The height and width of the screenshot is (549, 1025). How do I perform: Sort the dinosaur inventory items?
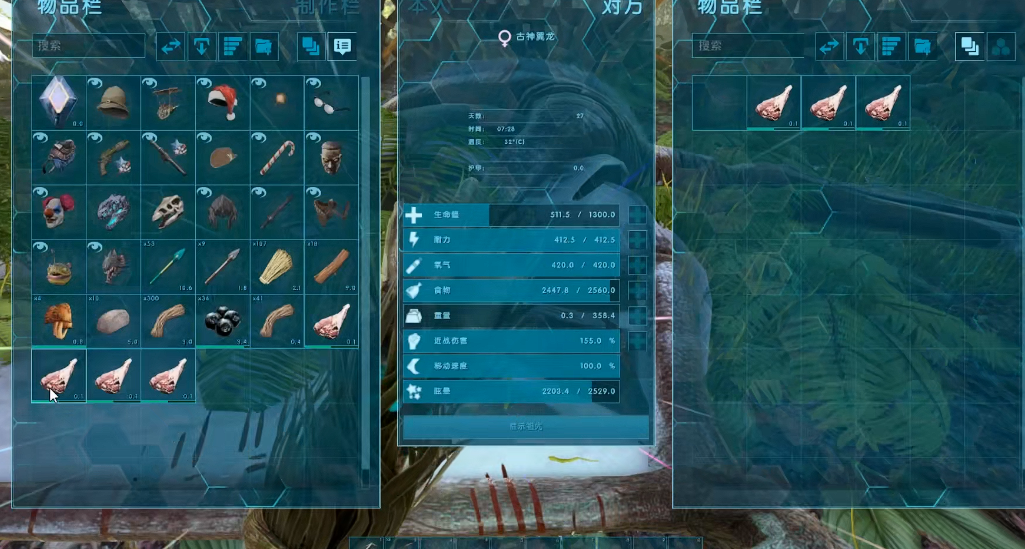[891, 46]
